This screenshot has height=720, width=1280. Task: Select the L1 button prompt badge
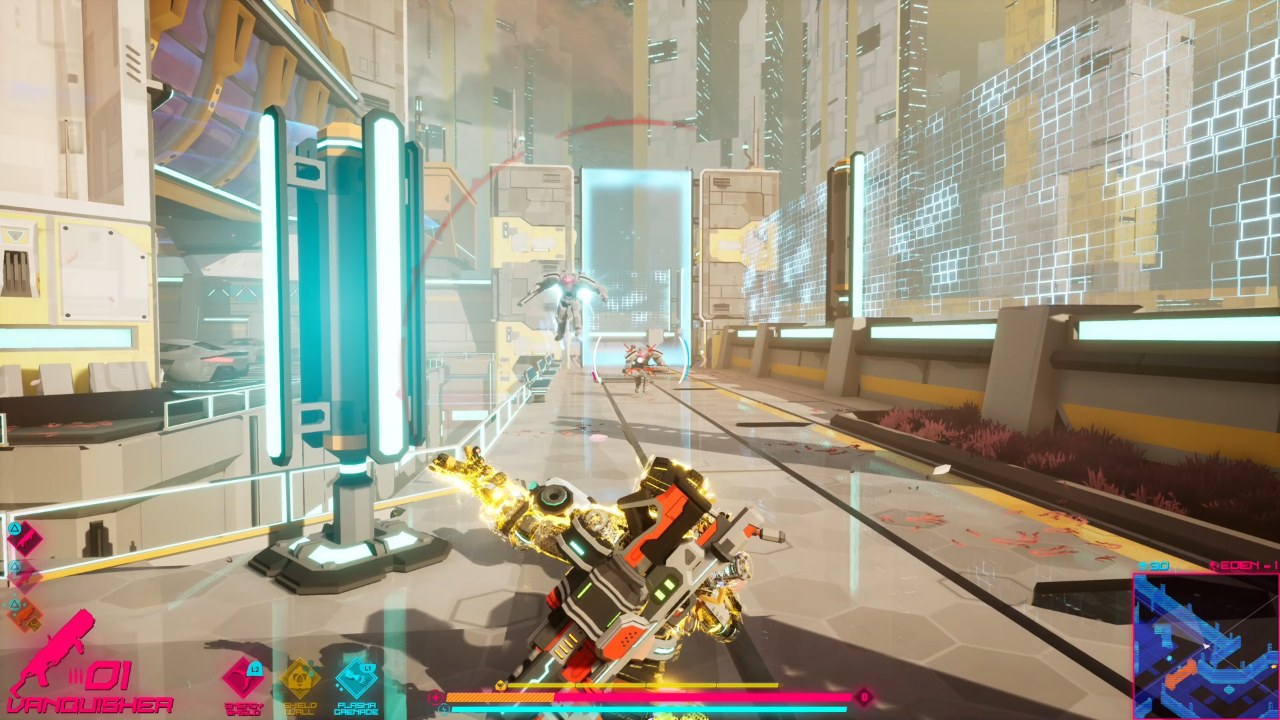(x=368, y=668)
